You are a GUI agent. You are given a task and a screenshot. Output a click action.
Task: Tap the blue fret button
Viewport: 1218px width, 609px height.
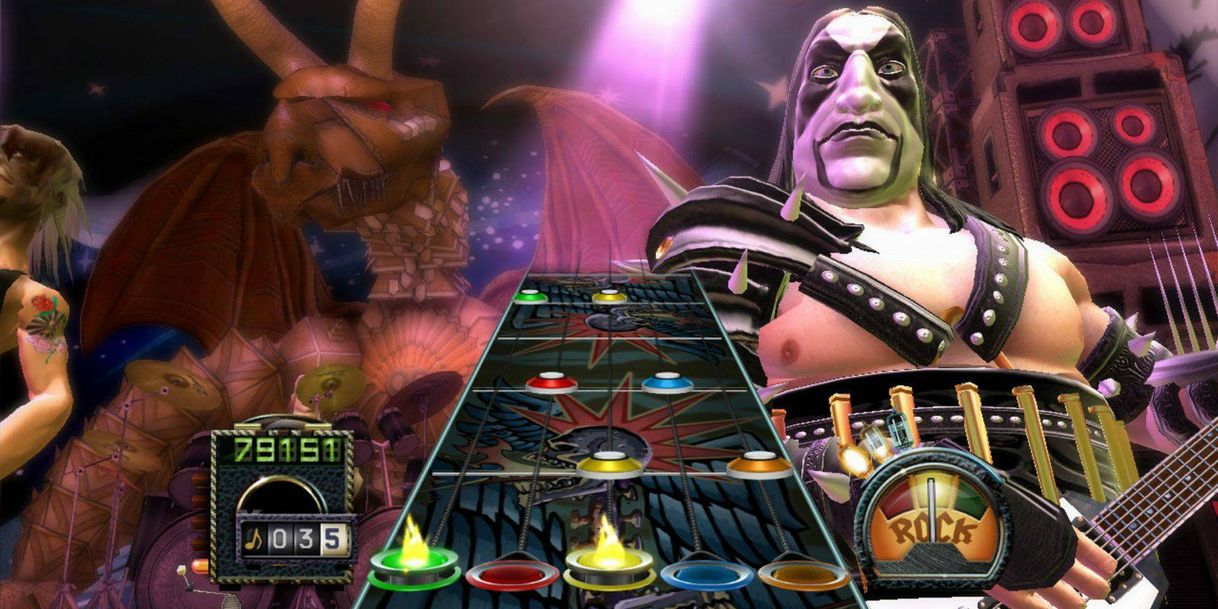tap(708, 574)
